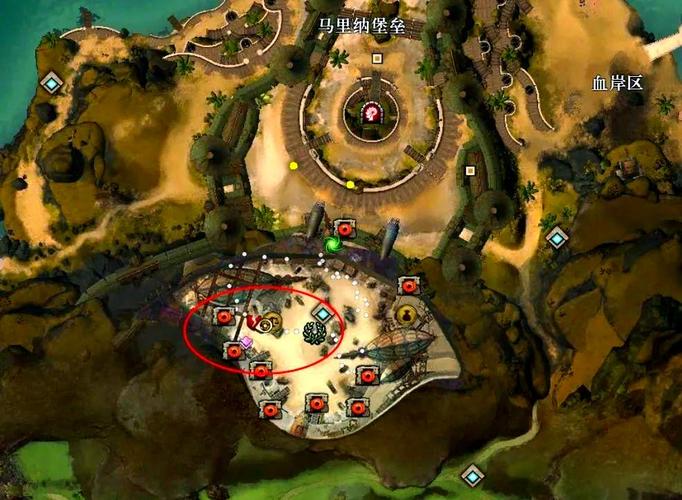The width and height of the screenshot is (682, 500).
Task: Select the red marker next to the green portal
Action: pyautogui.click(x=346, y=229)
